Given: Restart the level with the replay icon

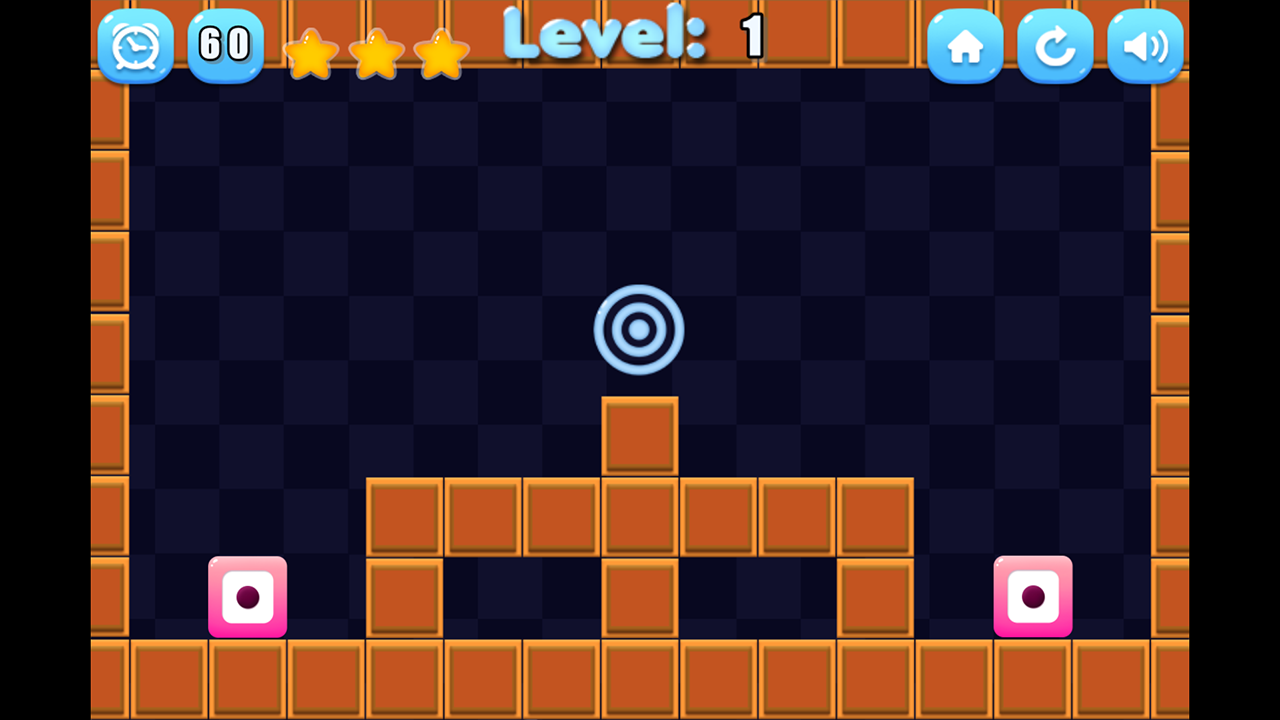Looking at the screenshot, I should tap(1055, 45).
